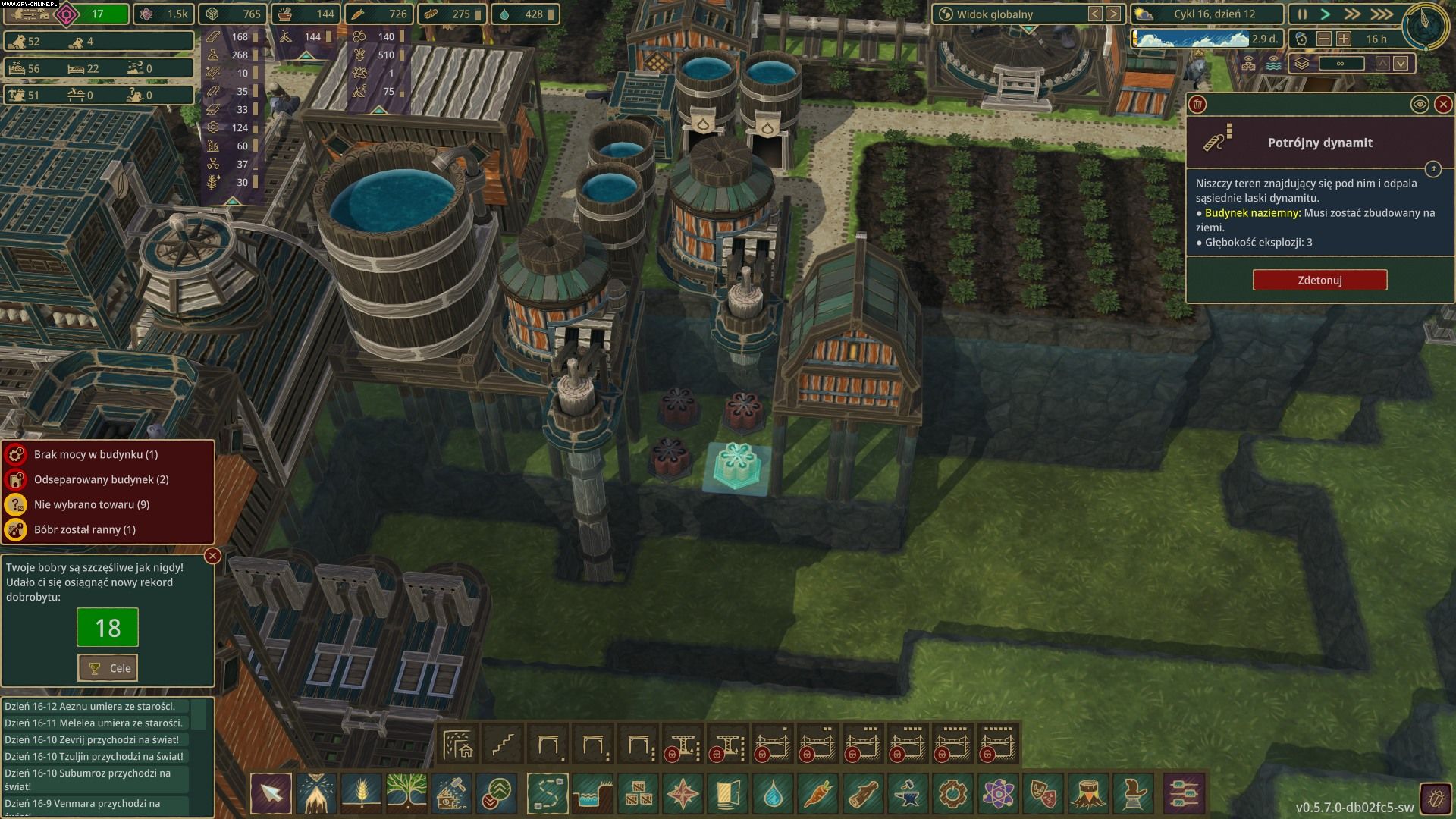Open the carrot food buildings category
The image size is (1456, 819).
tap(817, 794)
